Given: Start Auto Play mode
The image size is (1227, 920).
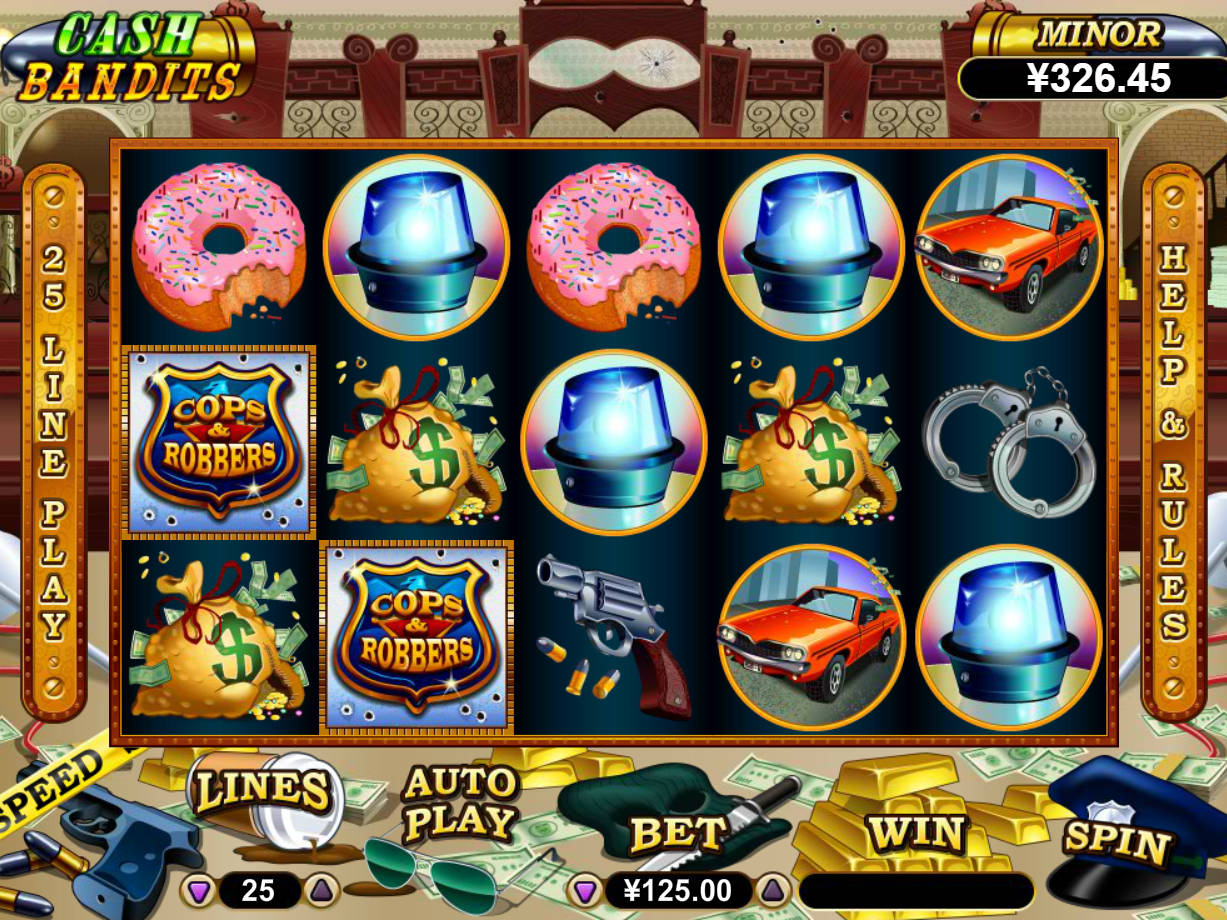Looking at the screenshot, I should (x=459, y=805).
